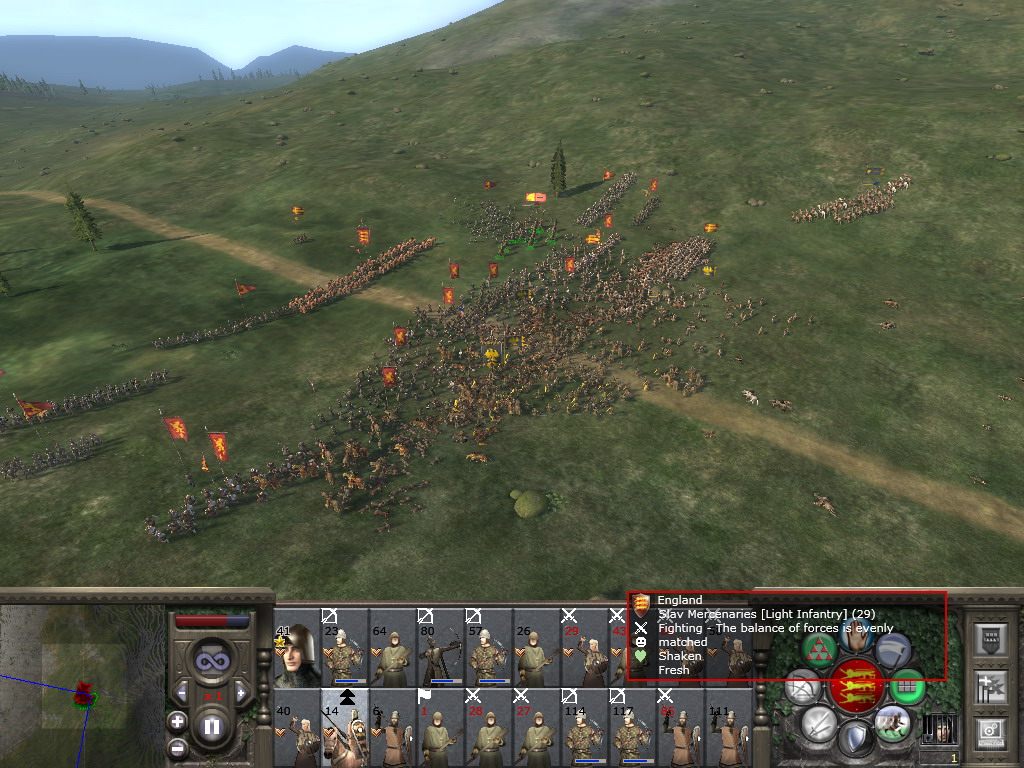Select the unit card showing 111 men
This screenshot has width=1024, height=768.
pos(728,728)
